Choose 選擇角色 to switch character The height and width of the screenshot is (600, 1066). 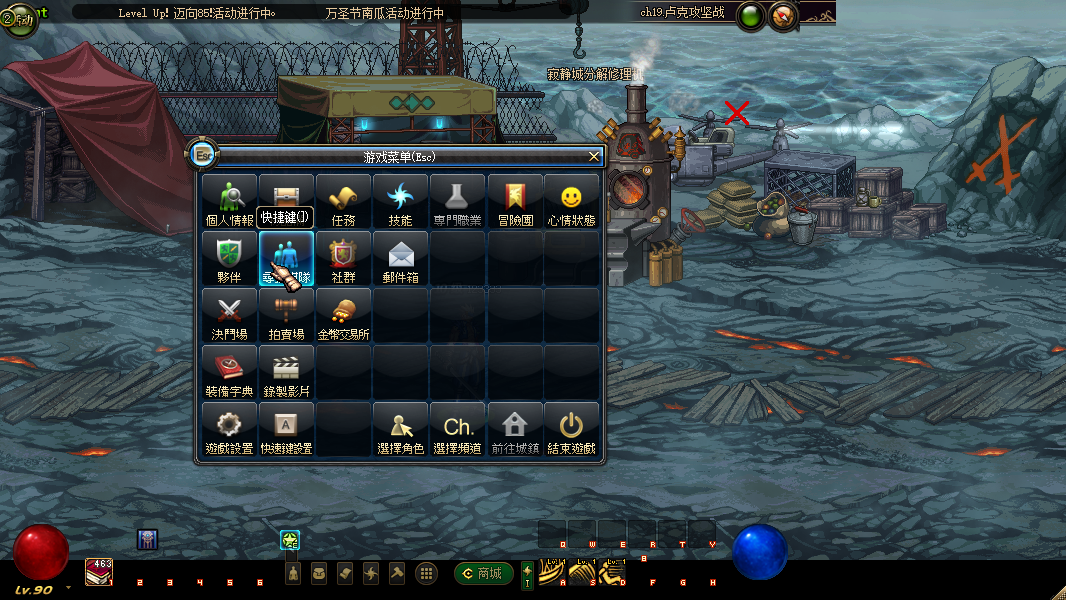[400, 430]
